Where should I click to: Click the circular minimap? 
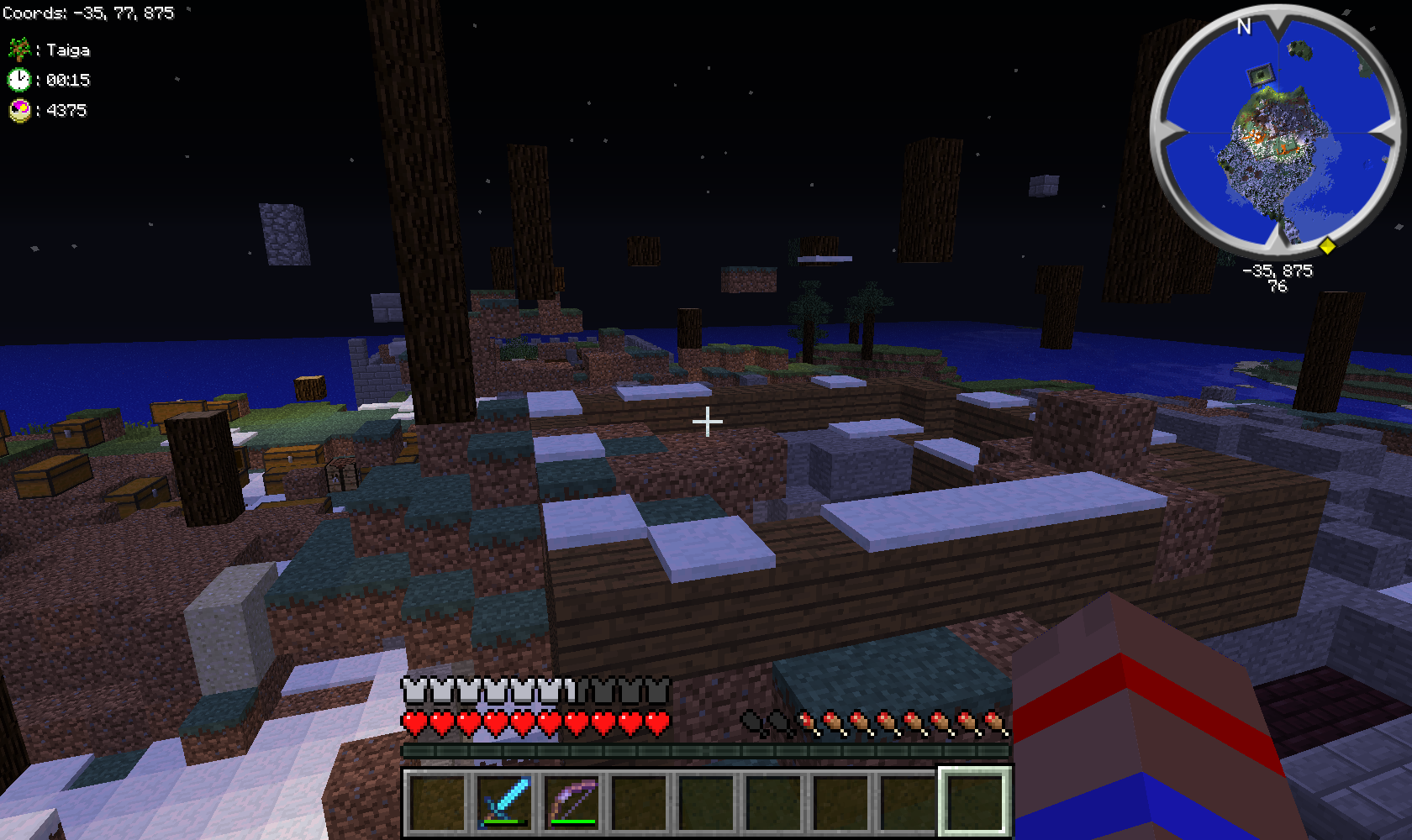tap(1277, 132)
